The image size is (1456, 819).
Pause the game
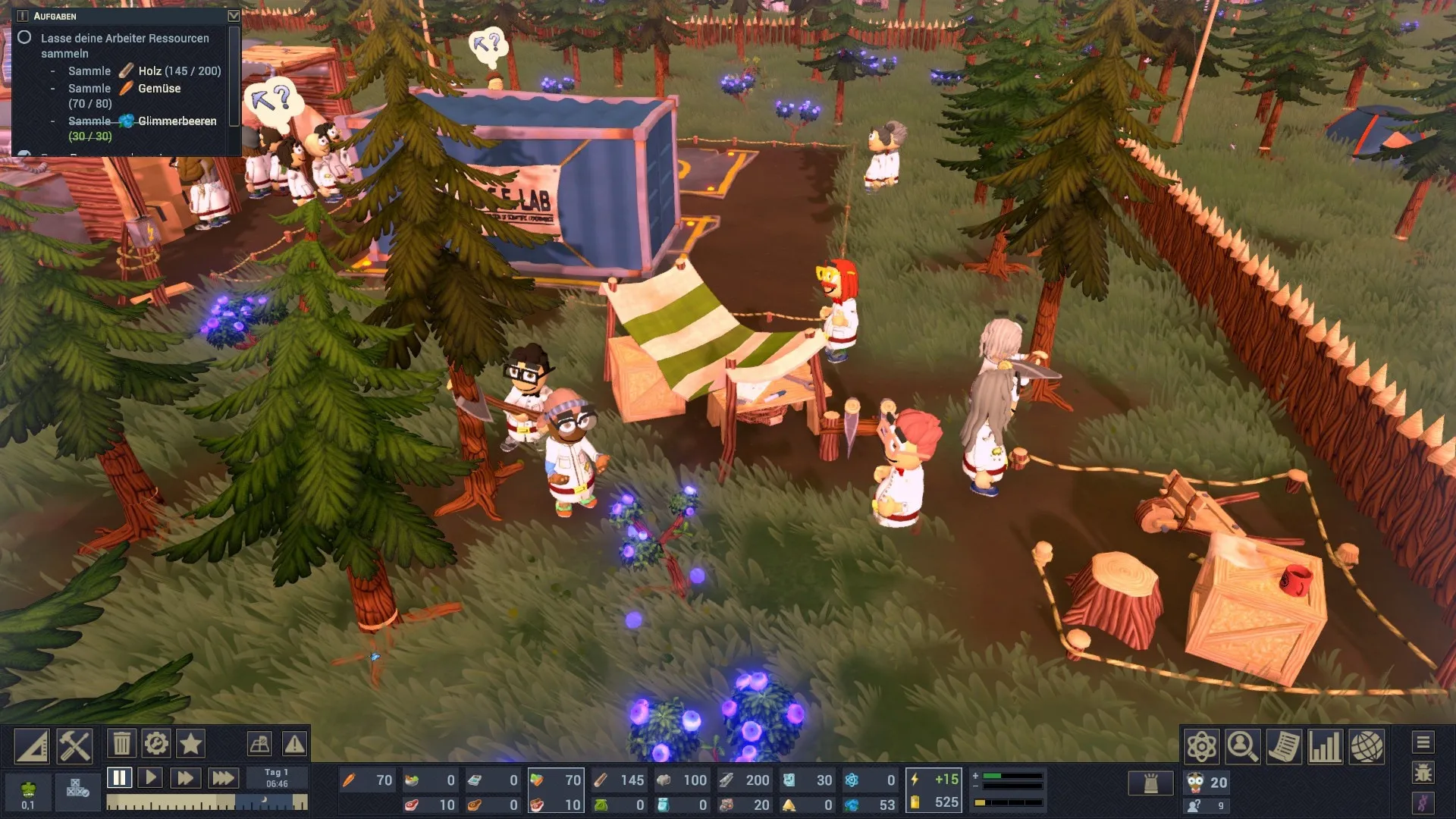[119, 778]
